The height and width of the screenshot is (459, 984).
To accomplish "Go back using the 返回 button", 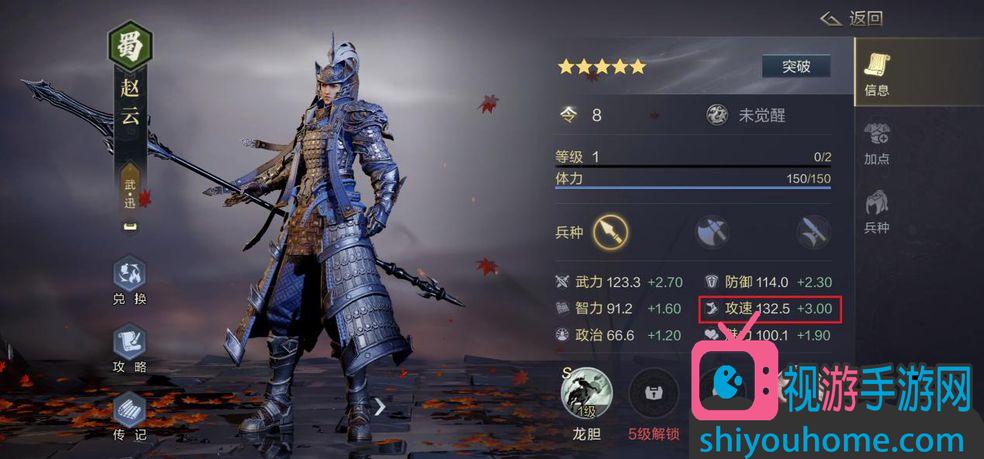I will click(851, 18).
